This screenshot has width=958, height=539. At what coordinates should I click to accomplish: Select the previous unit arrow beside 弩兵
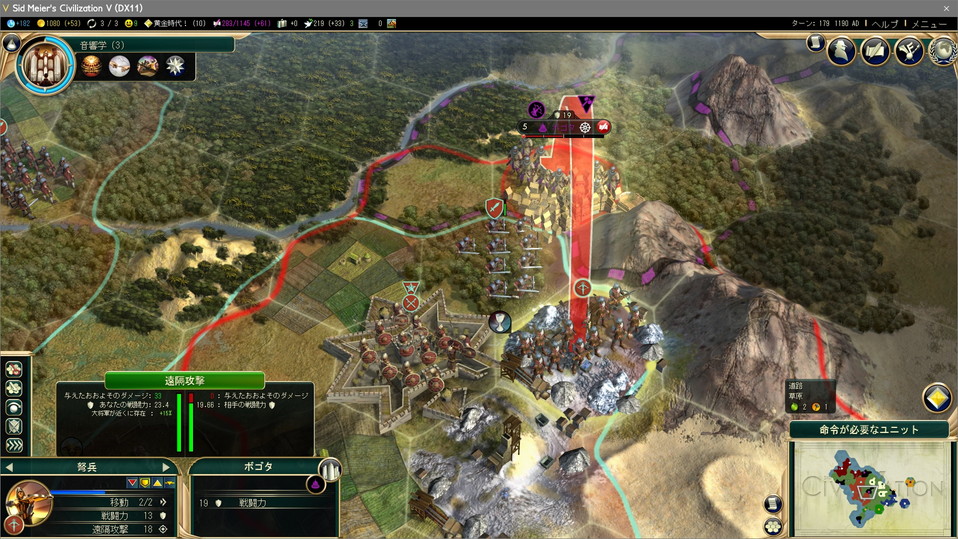coord(10,467)
